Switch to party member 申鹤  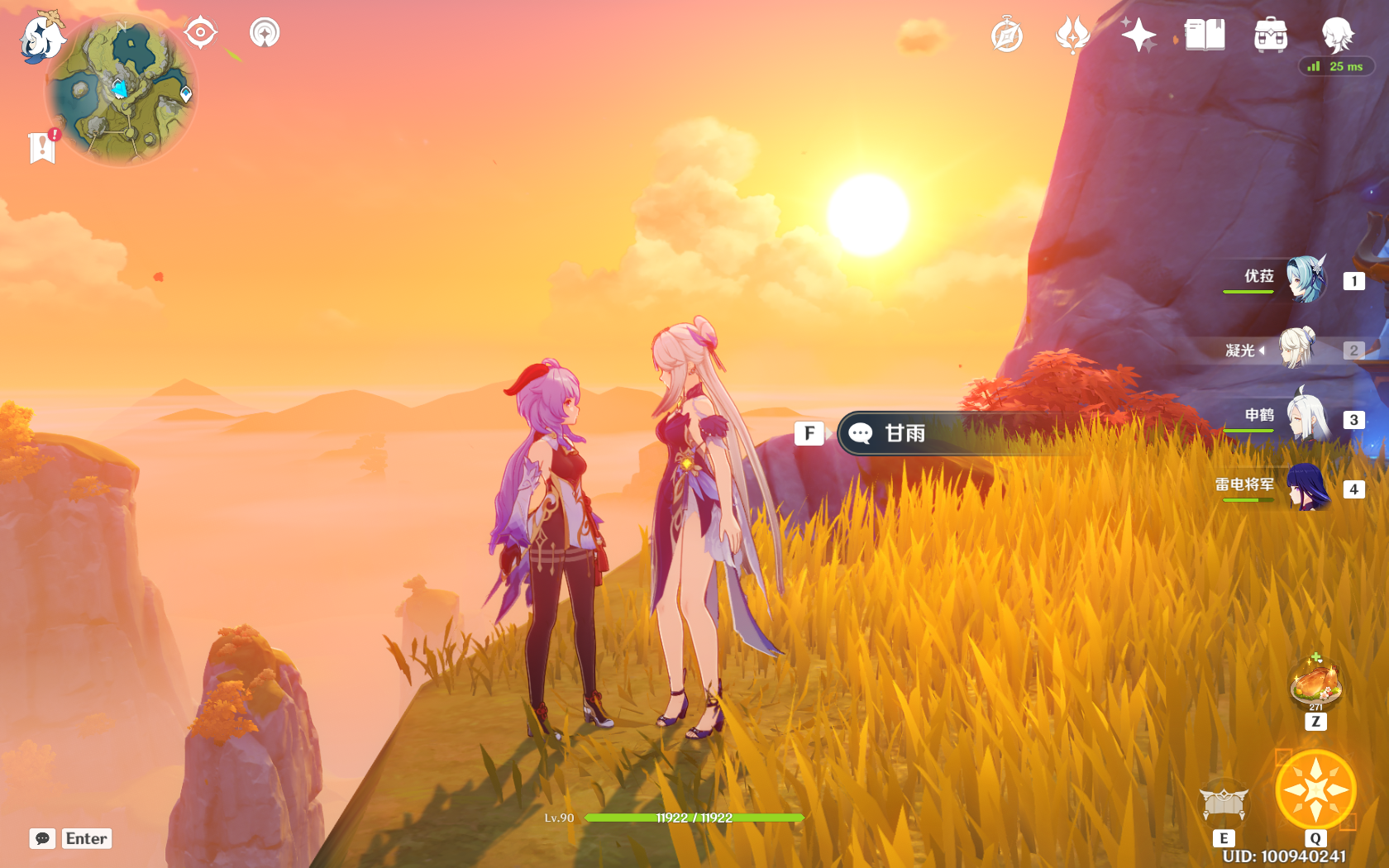pos(1306,418)
